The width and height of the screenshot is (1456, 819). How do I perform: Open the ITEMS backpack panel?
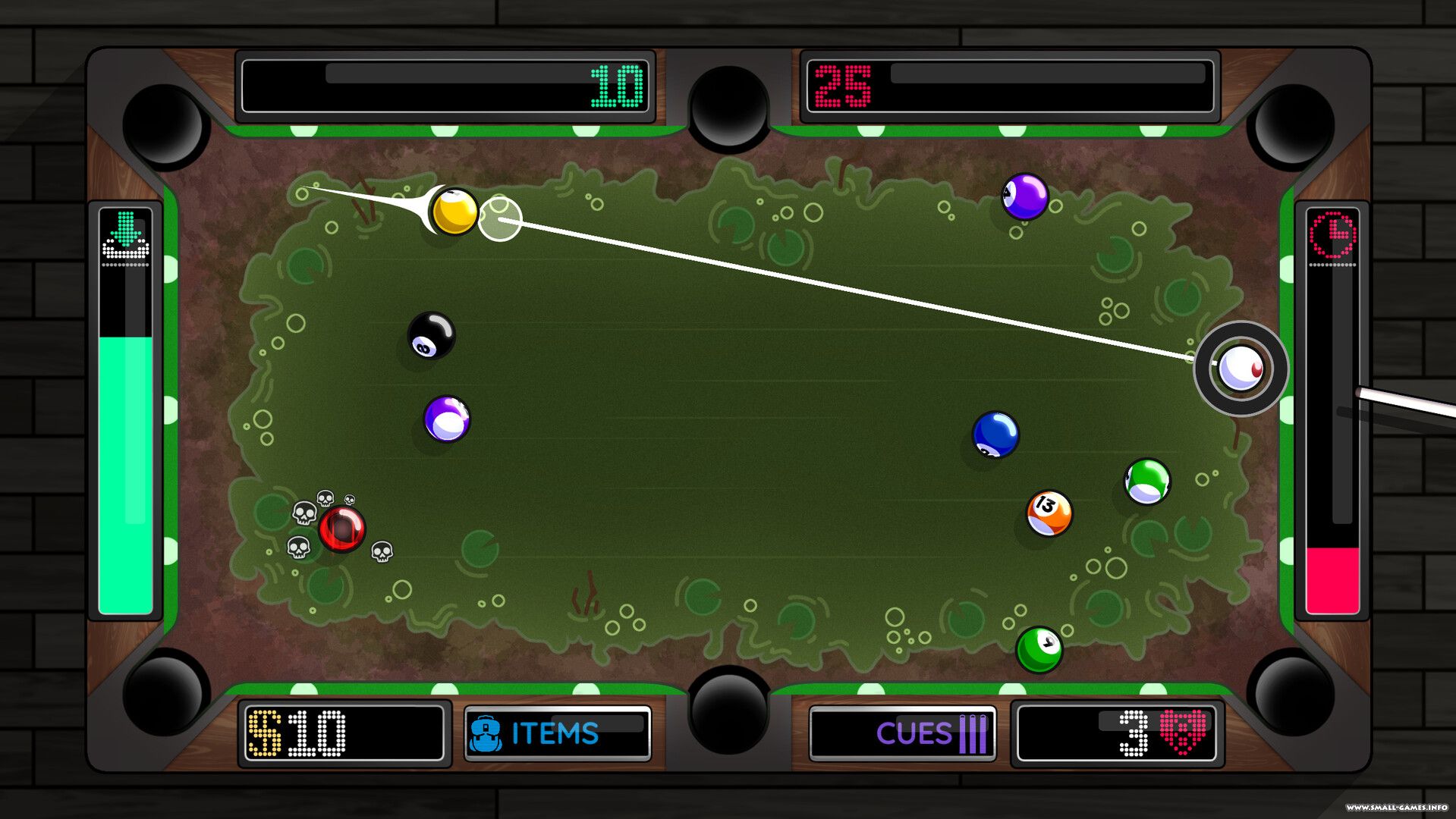tap(557, 733)
